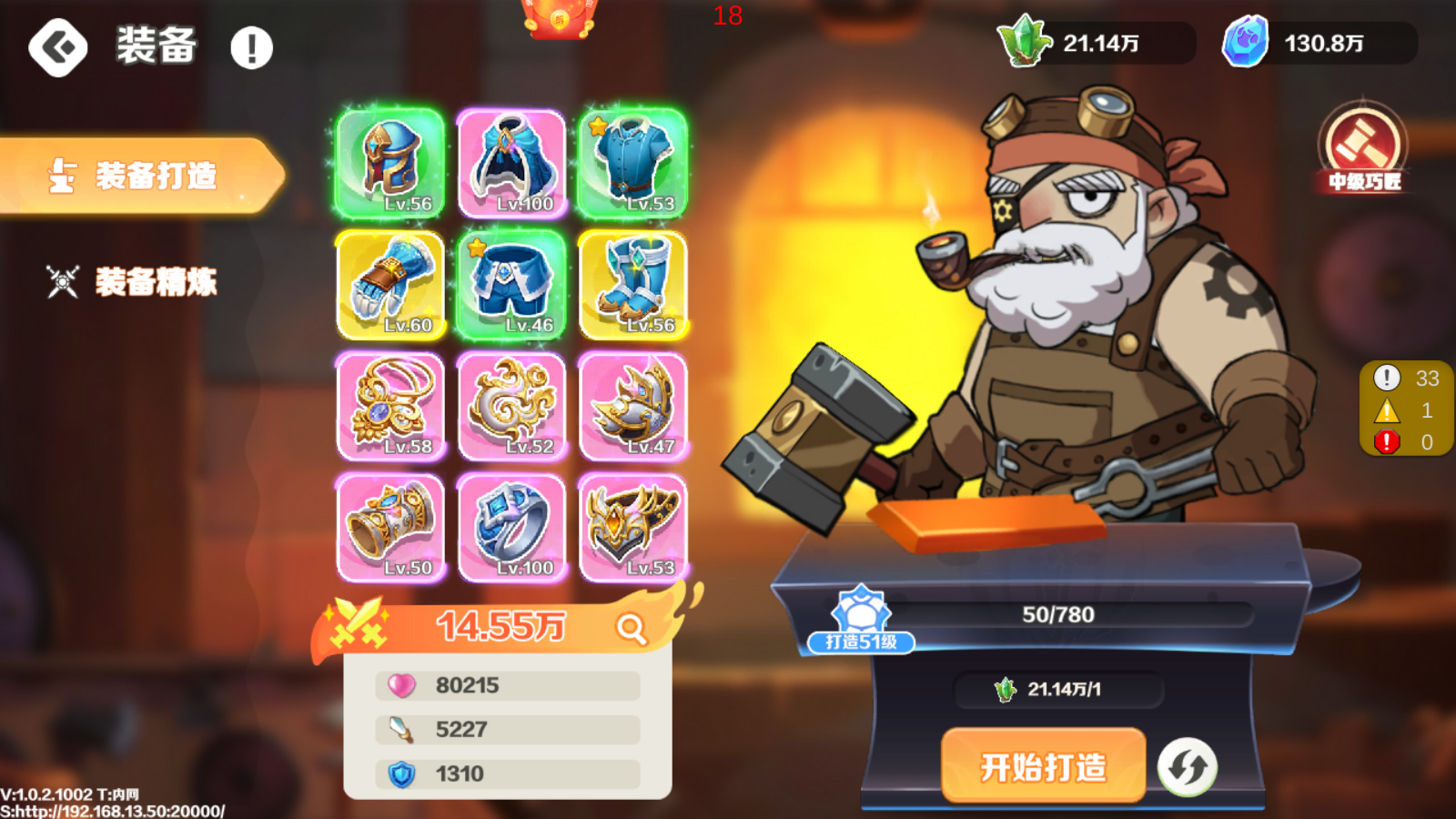Switch to the 装备精炼 tab

(155, 282)
